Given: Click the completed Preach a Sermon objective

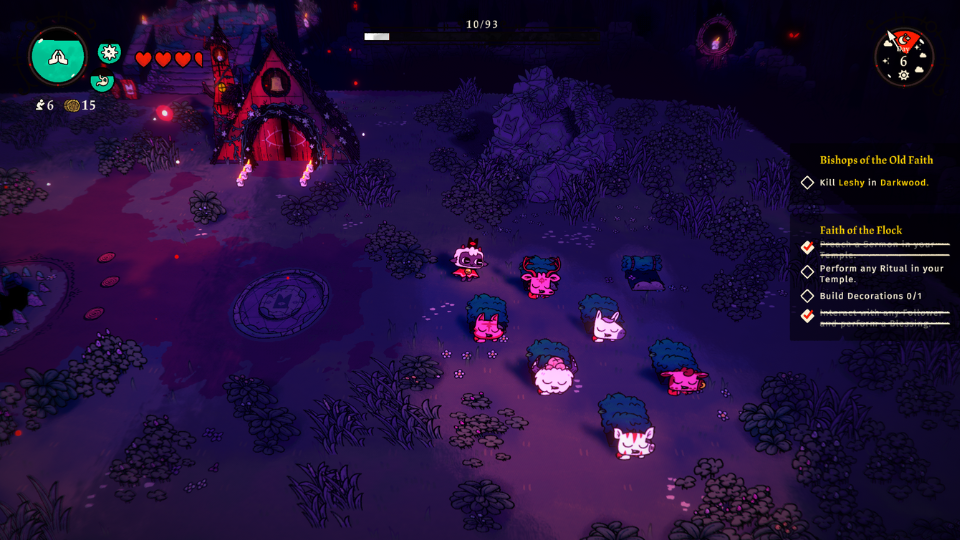Looking at the screenshot, I should pyautogui.click(x=877, y=248).
